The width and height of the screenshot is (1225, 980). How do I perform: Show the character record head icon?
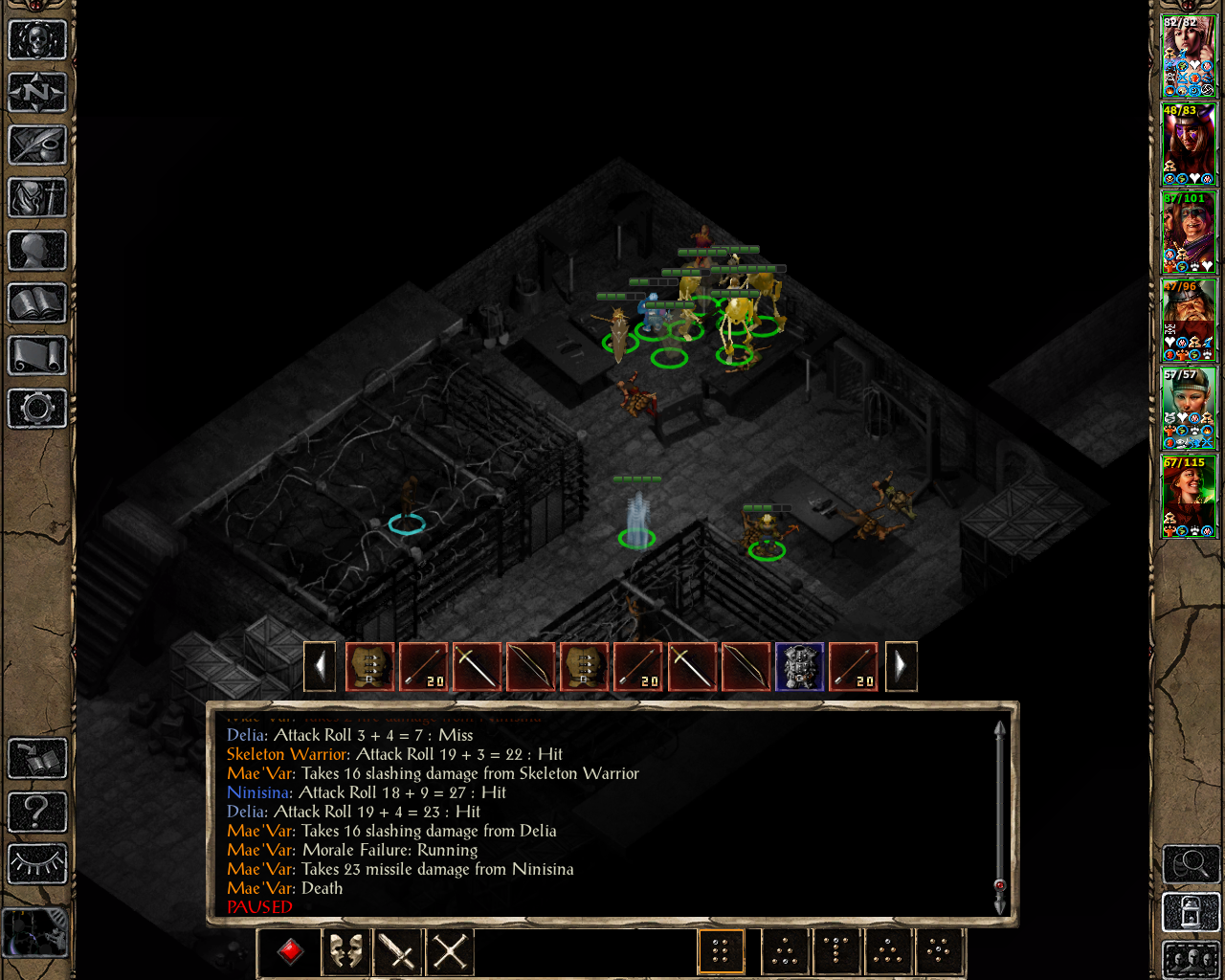pos(37,251)
